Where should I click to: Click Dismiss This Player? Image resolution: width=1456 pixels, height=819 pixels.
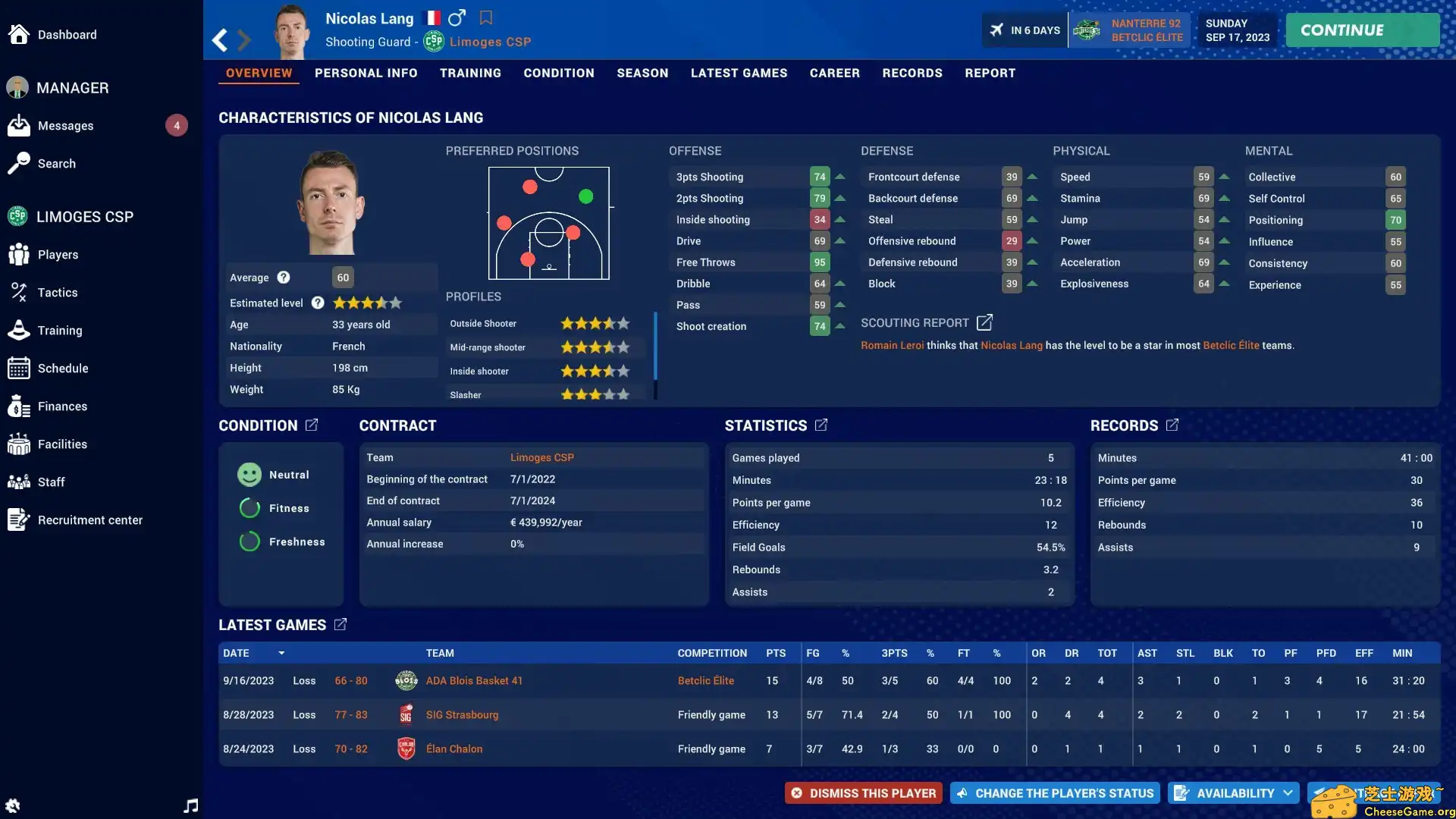pos(863,792)
